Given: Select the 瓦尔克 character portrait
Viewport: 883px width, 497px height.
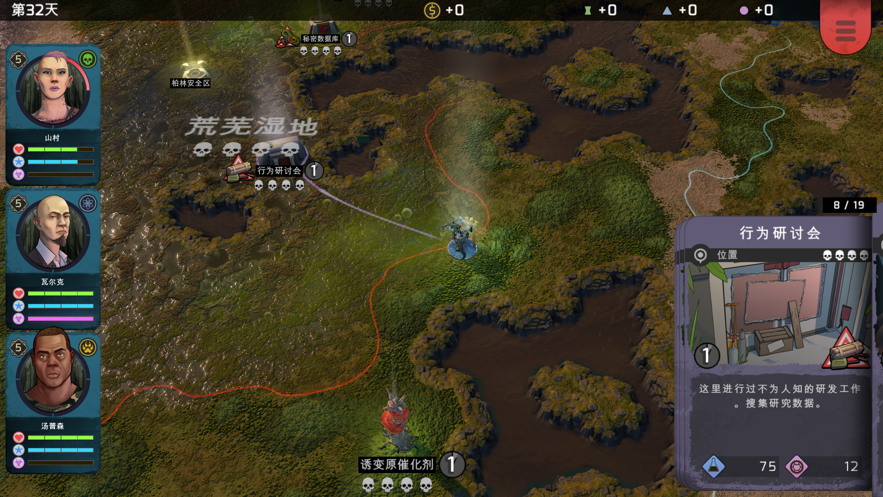Looking at the screenshot, I should [x=52, y=234].
